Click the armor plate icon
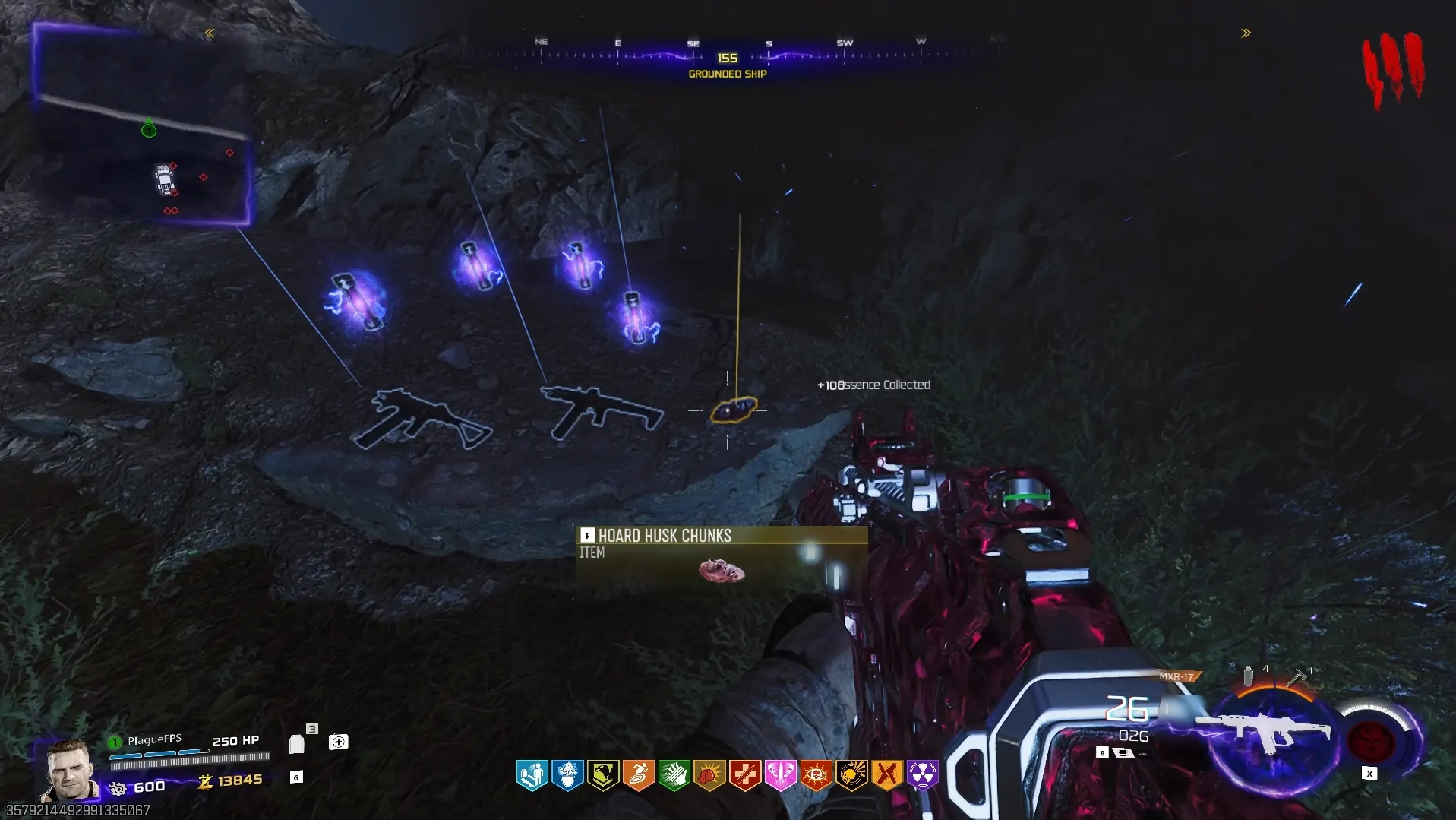 pyautogui.click(x=296, y=743)
